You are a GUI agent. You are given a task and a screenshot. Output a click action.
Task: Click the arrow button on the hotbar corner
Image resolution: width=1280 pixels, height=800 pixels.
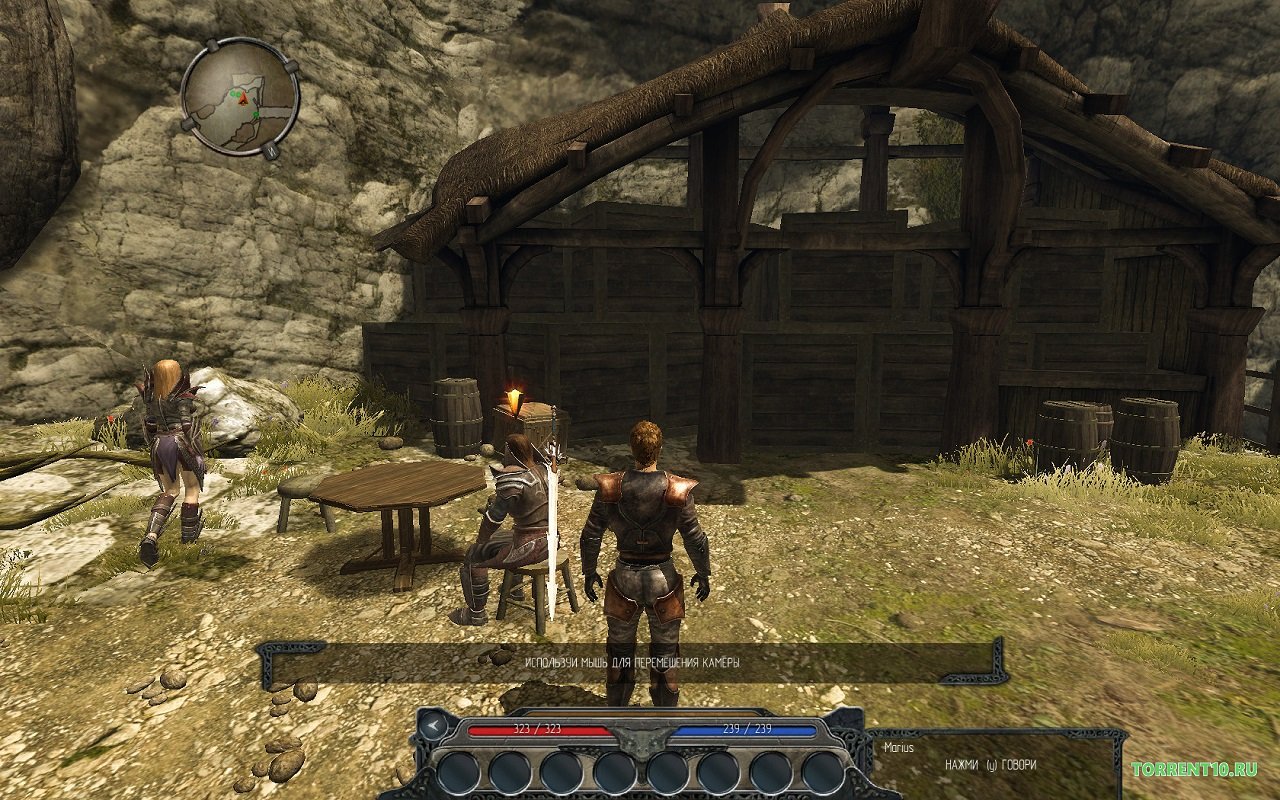pyautogui.click(x=431, y=725)
